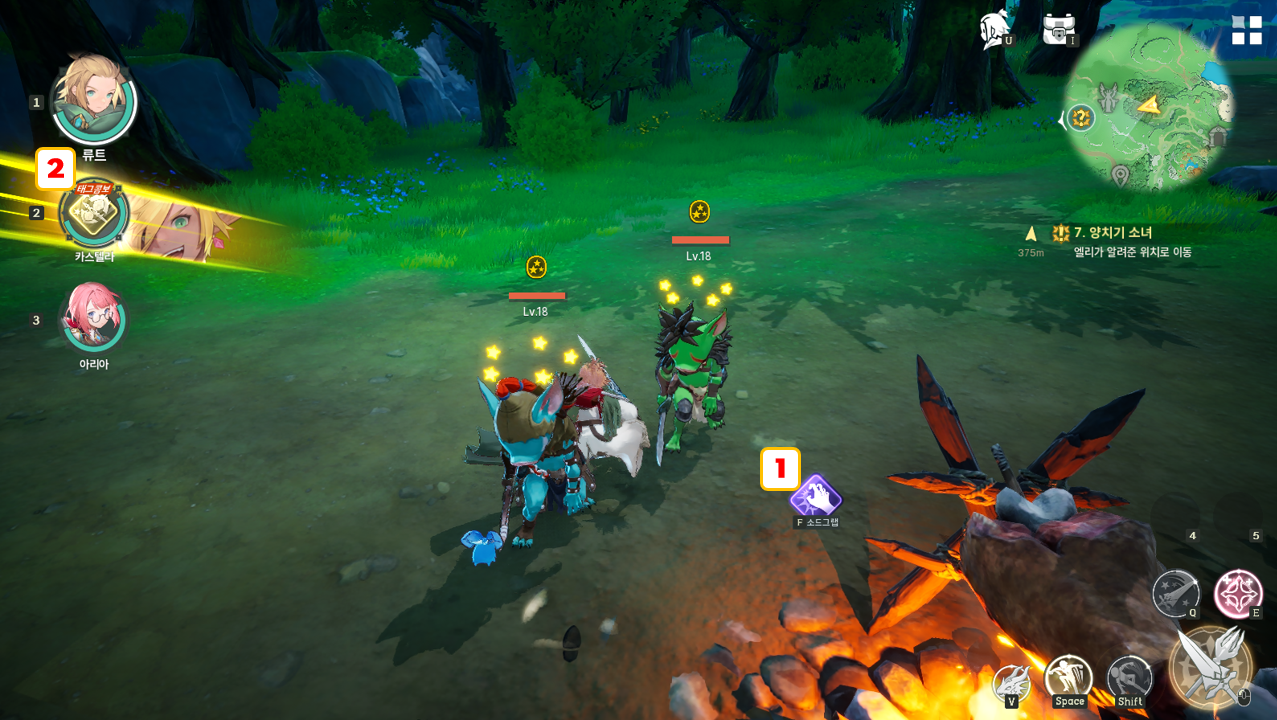Open the four-square main menu
Screen dimensions: 1277x720
coord(1246,30)
